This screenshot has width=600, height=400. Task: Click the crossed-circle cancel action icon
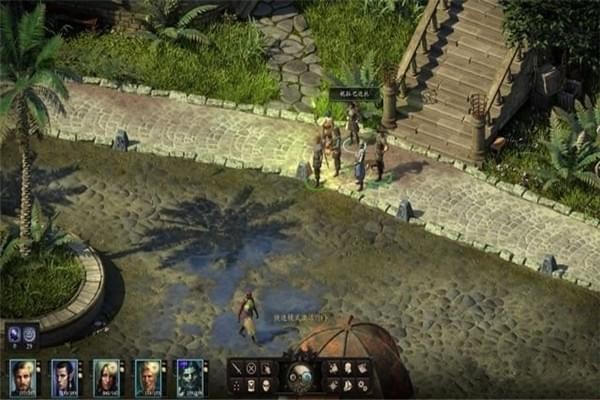251,368
